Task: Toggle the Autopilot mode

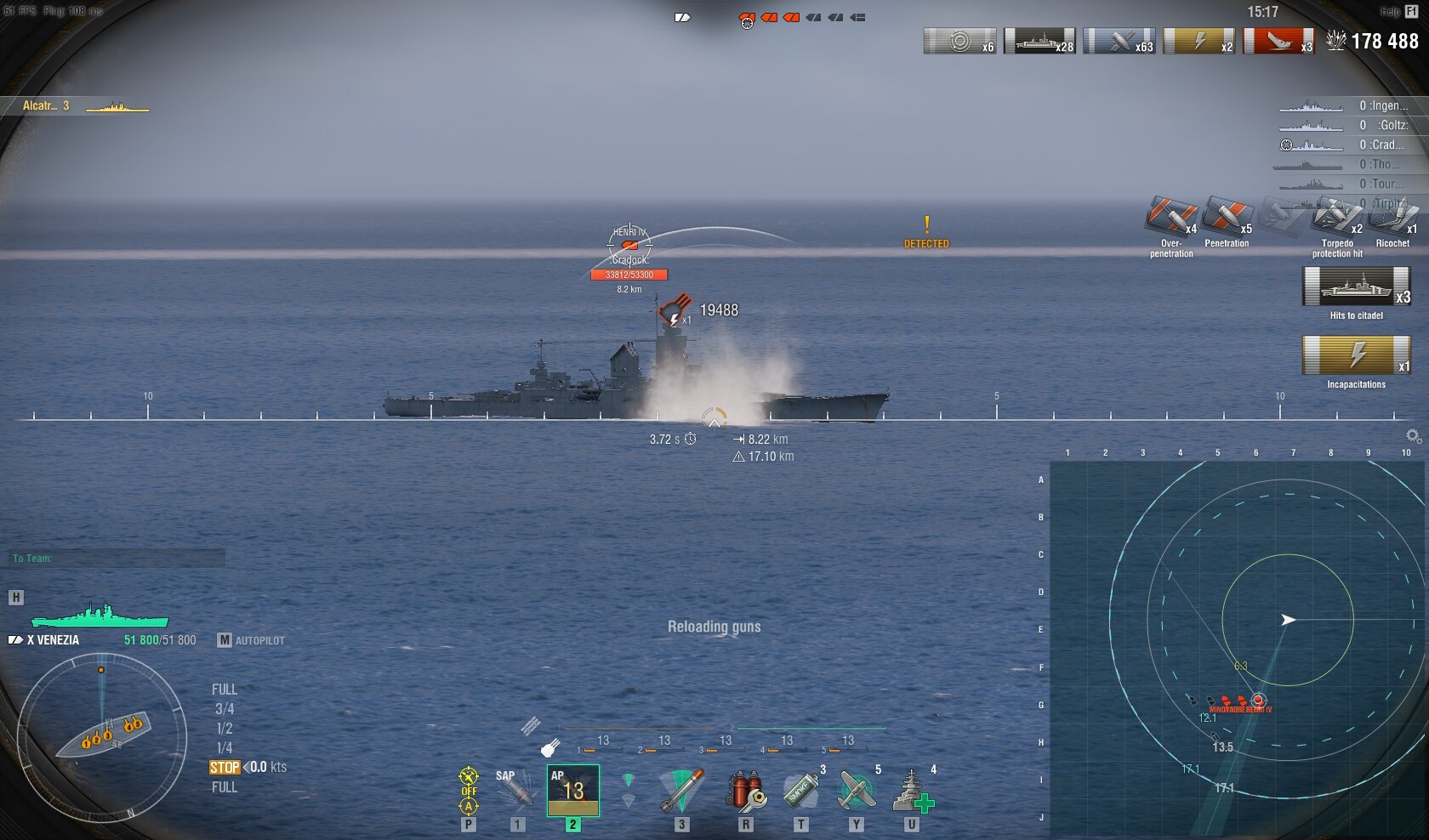Action: click(x=252, y=640)
